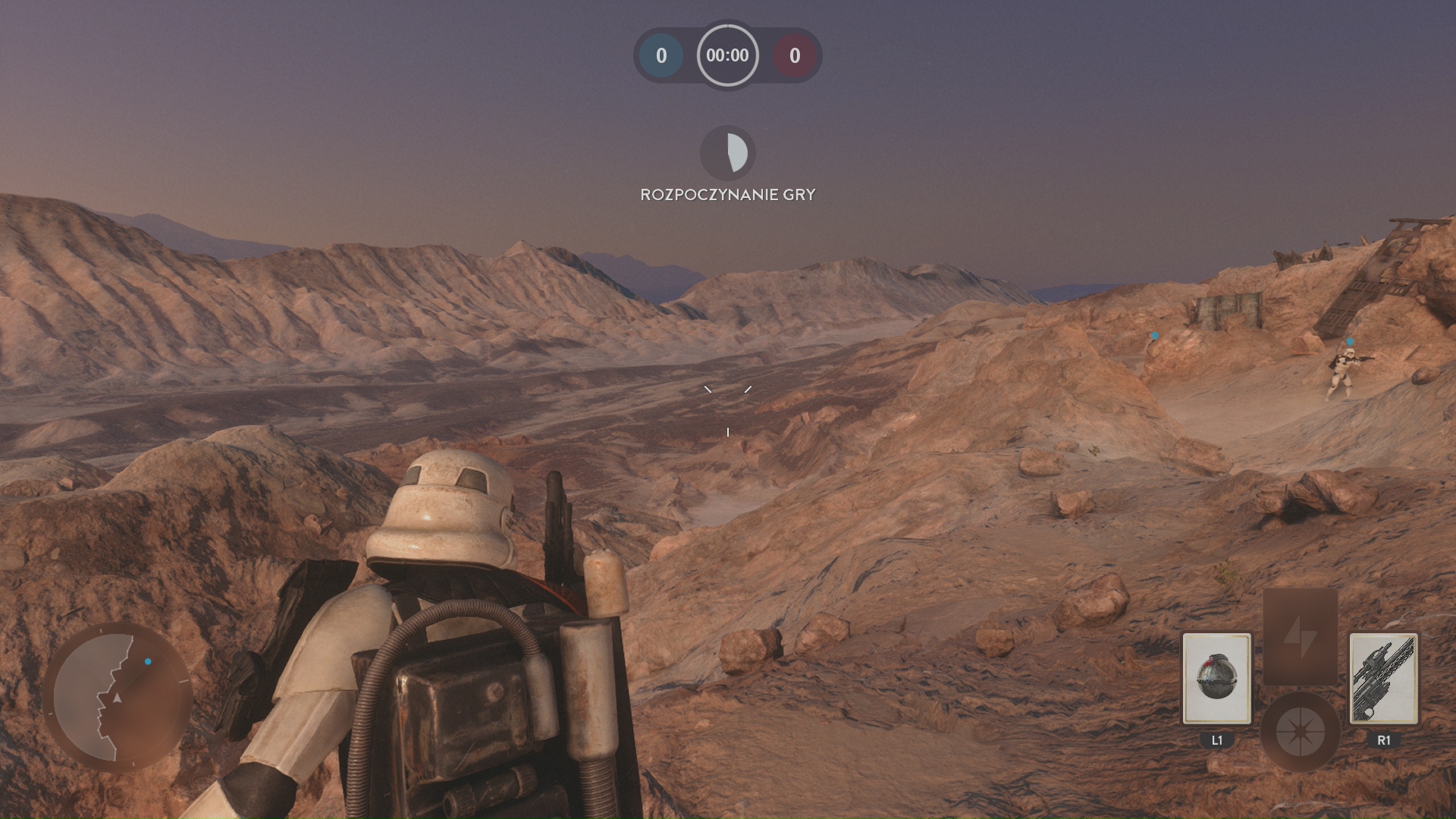Viewport: 1456px width, 819px height.
Task: Click the circular starburst ability icon
Action: tap(1300, 732)
